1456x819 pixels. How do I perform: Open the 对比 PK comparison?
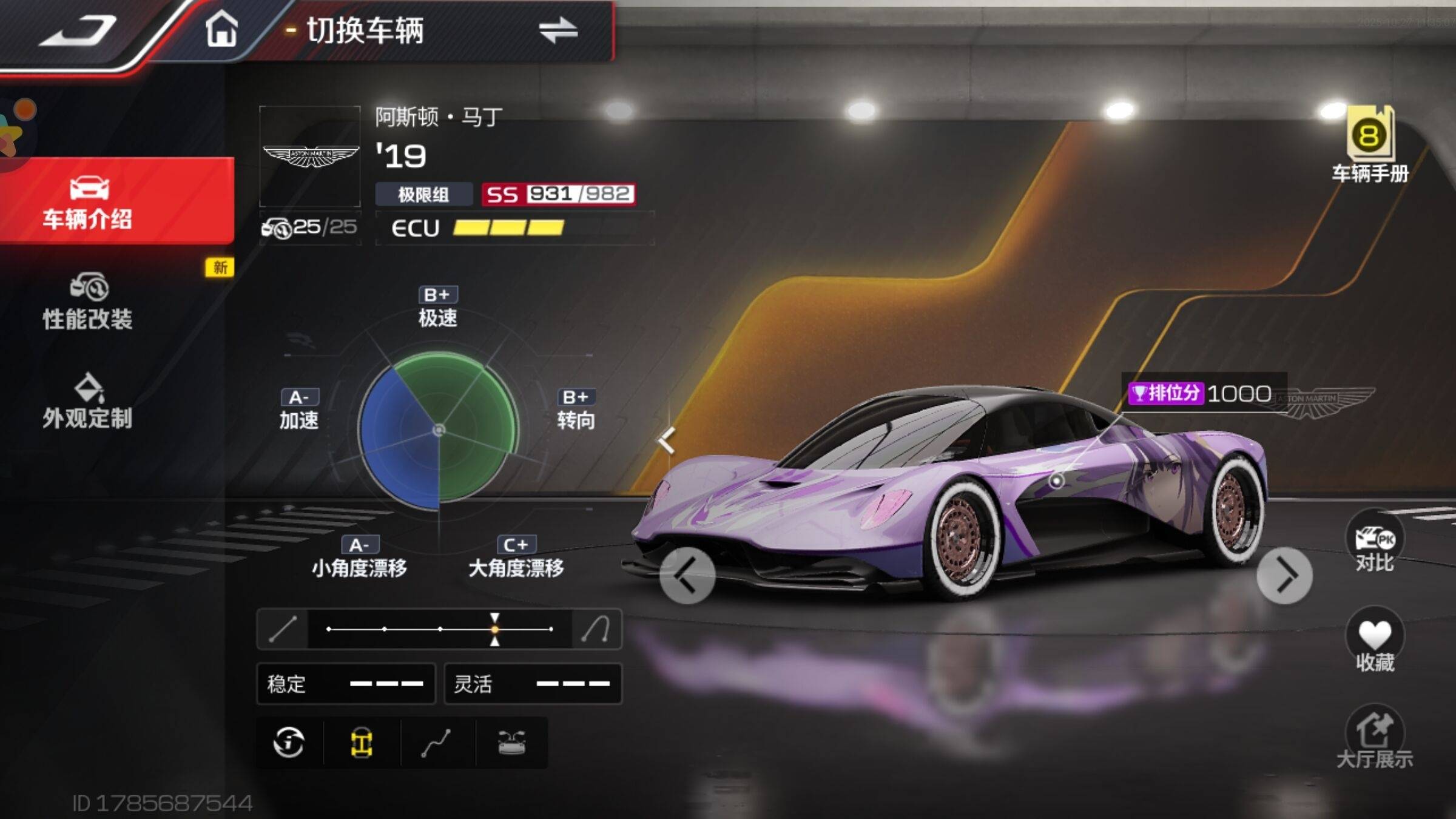tap(1375, 544)
